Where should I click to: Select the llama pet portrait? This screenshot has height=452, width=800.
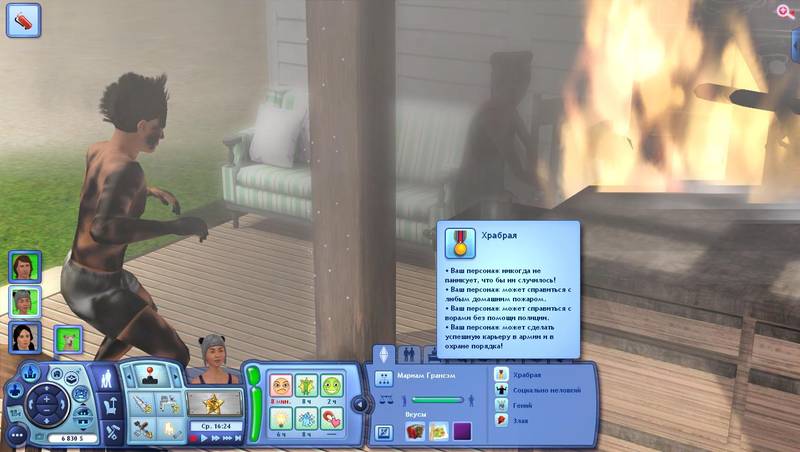(68, 340)
